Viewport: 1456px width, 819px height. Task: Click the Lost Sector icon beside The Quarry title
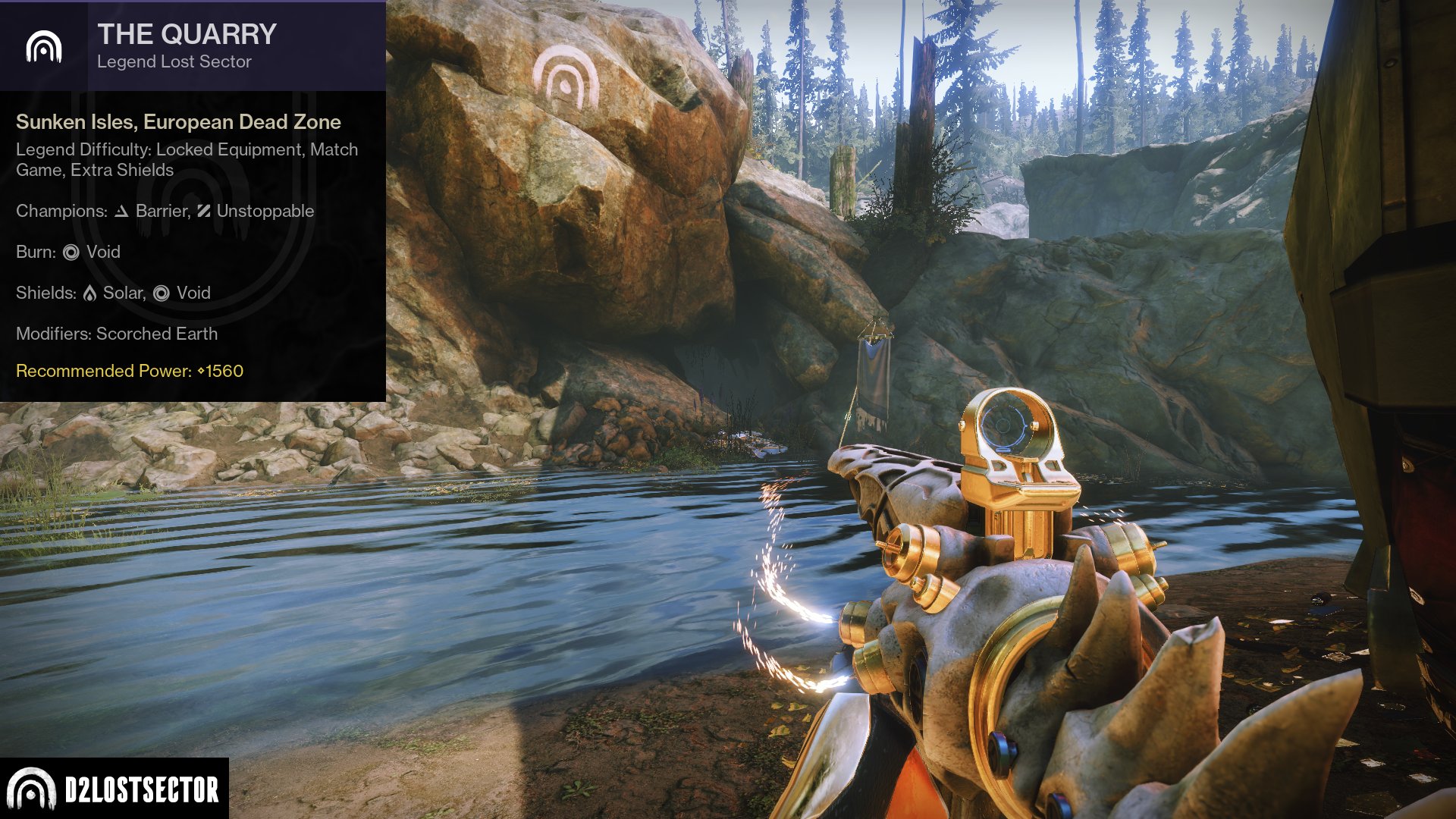tap(43, 47)
